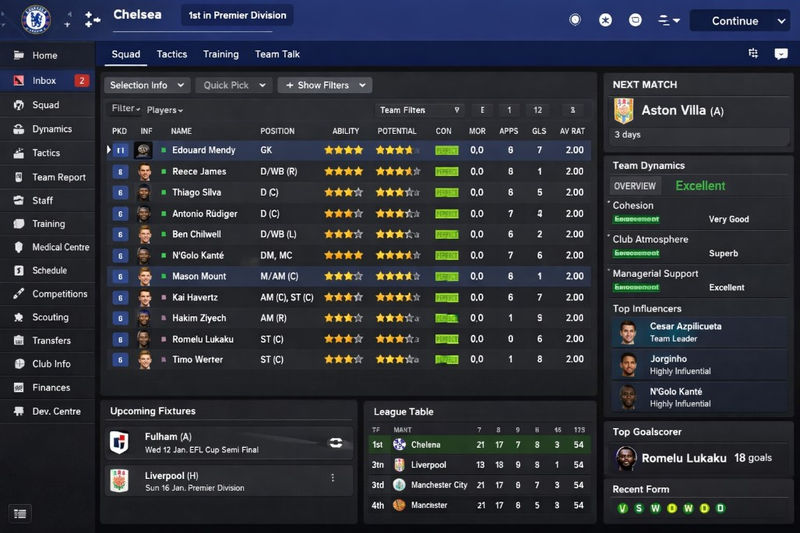Open the Team Talk tab
The width and height of the screenshot is (800, 533).
click(x=277, y=54)
